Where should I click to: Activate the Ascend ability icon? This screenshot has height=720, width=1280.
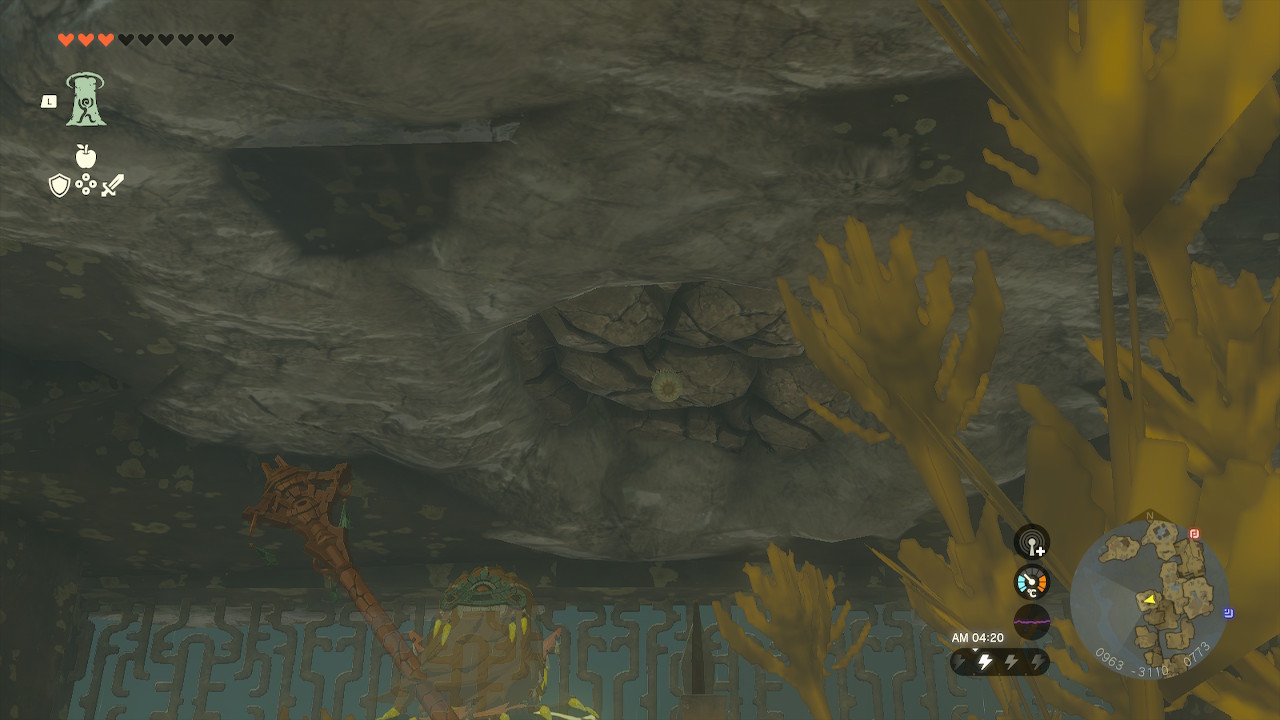(86, 100)
